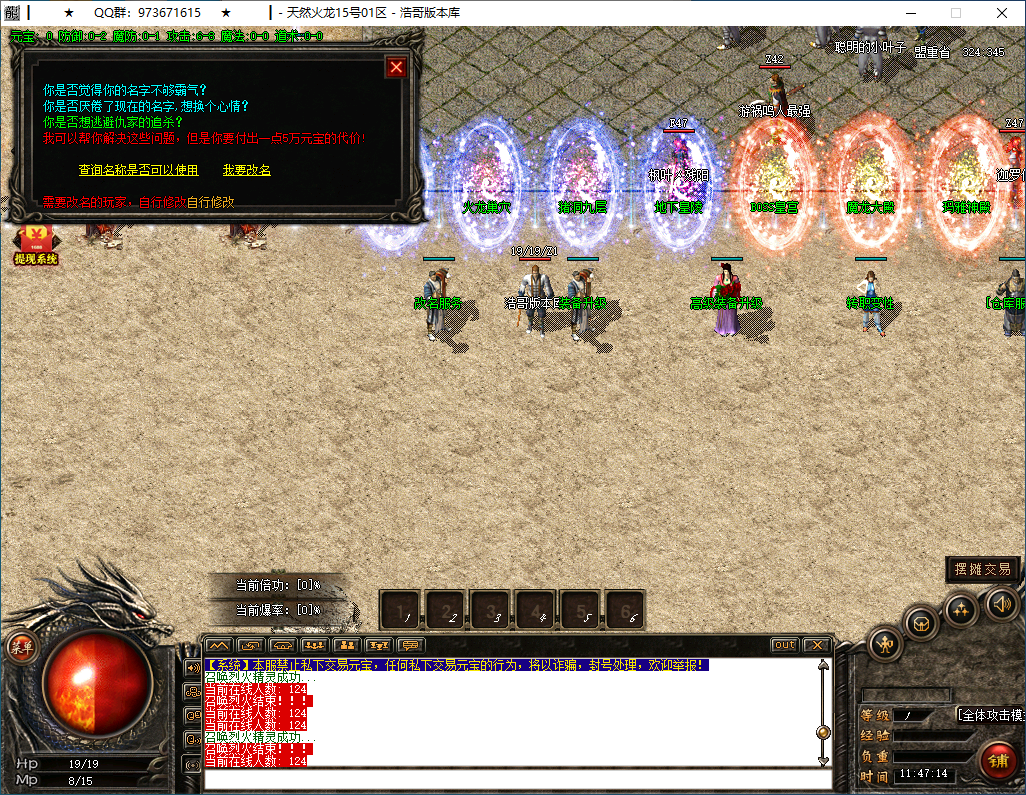Select quick-item belt slot 1
Viewport: 1026px width, 795px height.
click(x=401, y=610)
